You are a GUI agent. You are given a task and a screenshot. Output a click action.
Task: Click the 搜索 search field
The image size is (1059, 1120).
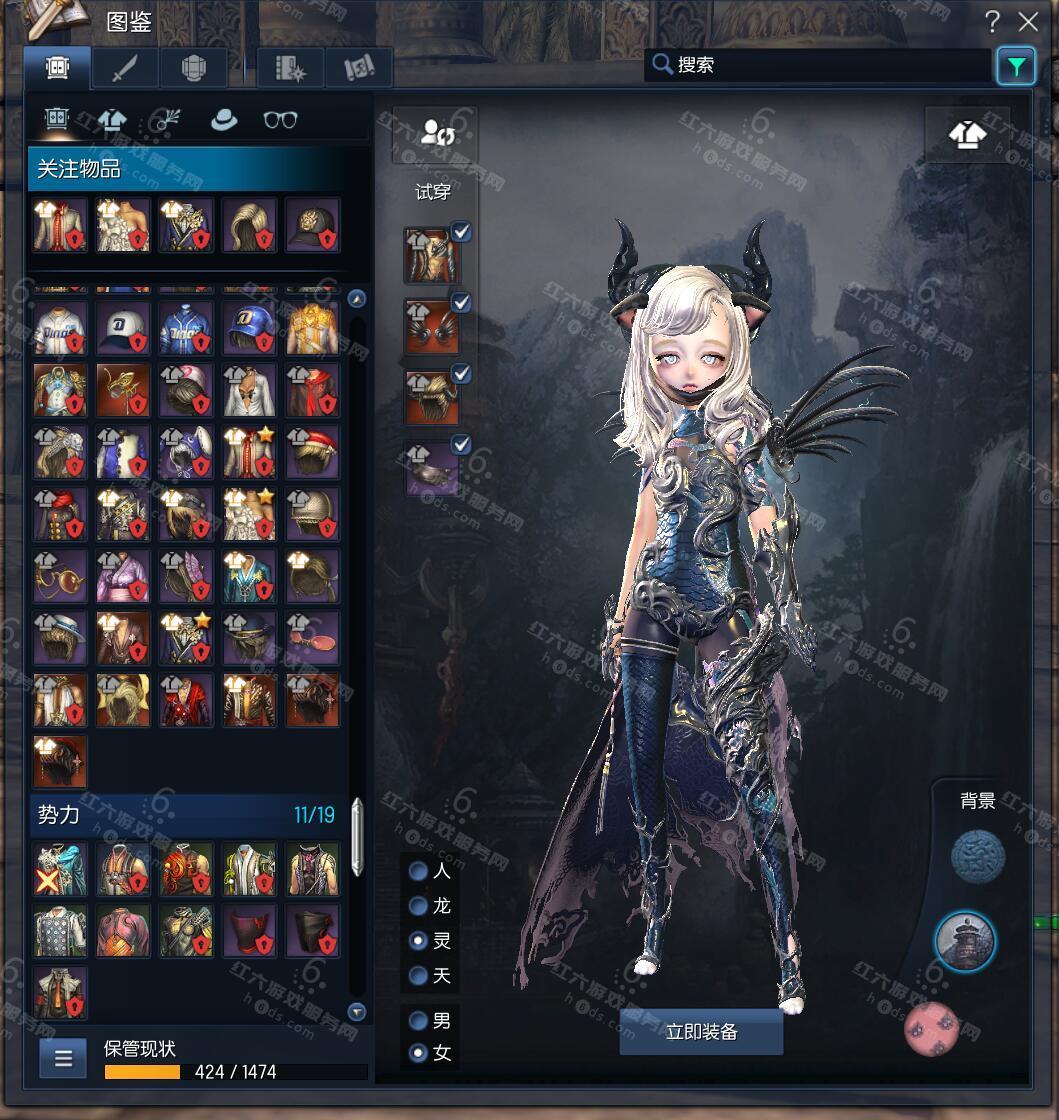coord(820,66)
